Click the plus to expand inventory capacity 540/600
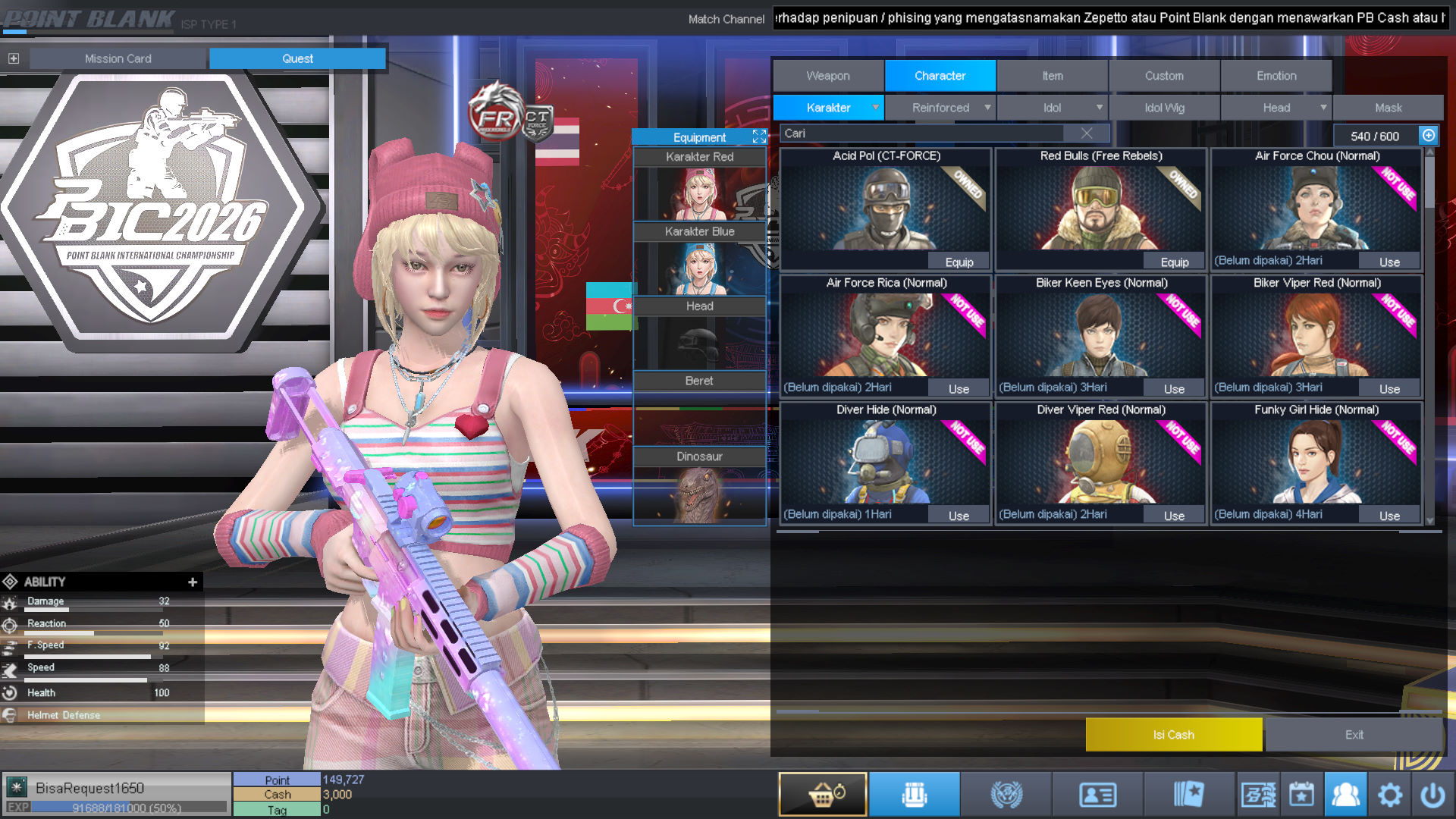 click(1429, 135)
